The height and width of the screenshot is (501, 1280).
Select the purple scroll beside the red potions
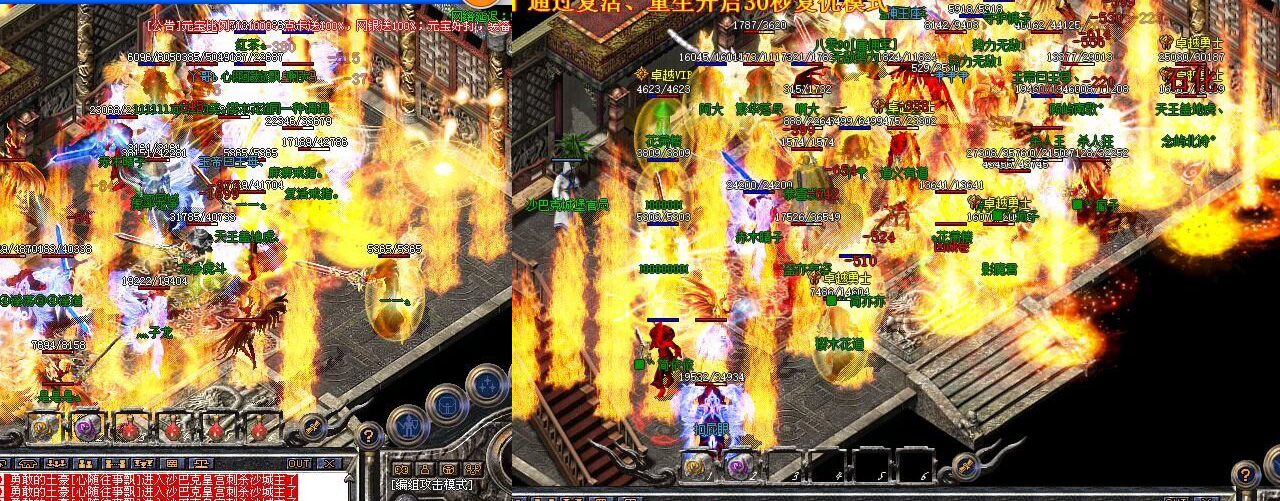(86, 428)
